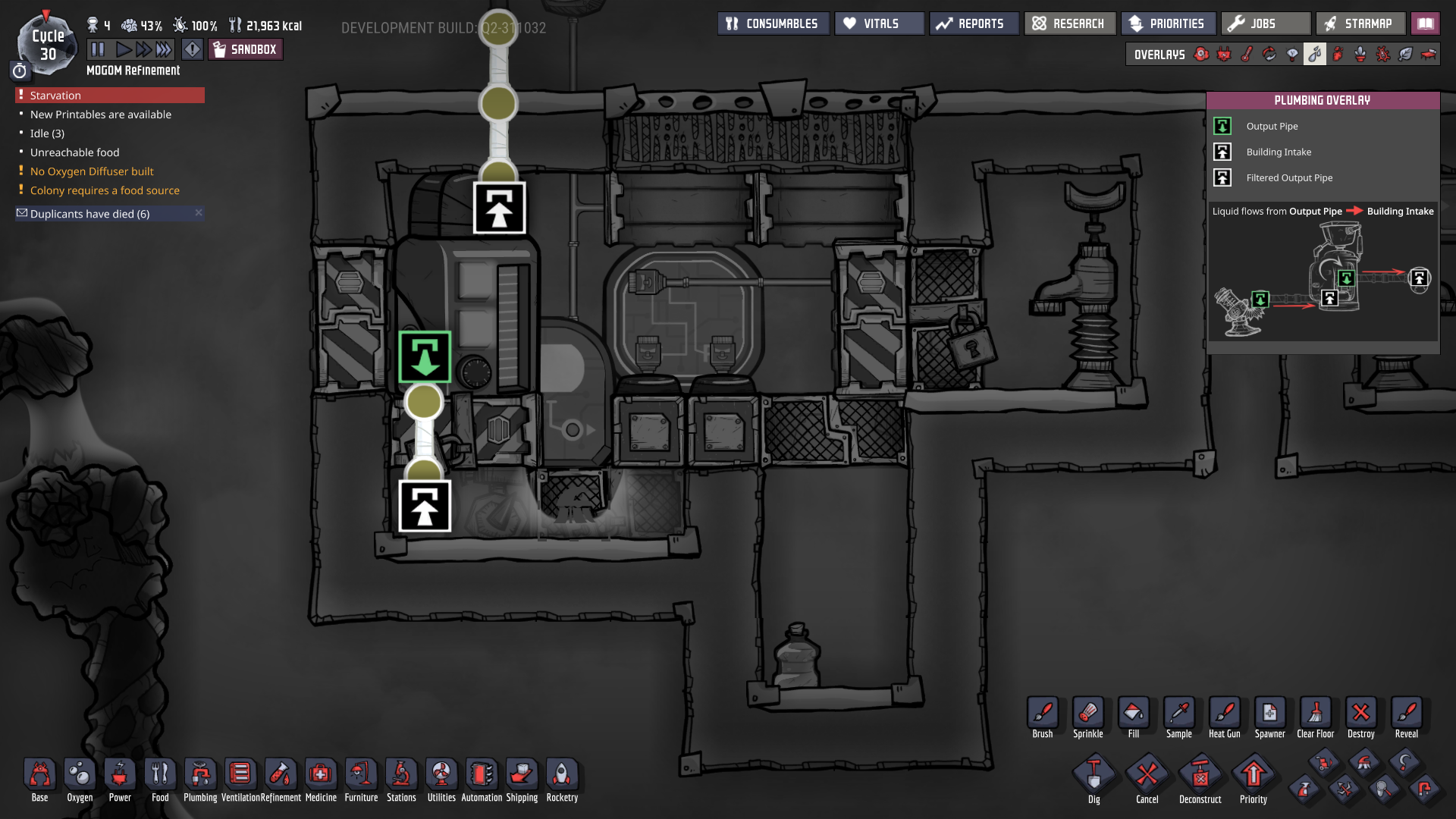1456x819 pixels.
Task: Dismiss the Duplicants have died notification
Action: pos(198,213)
